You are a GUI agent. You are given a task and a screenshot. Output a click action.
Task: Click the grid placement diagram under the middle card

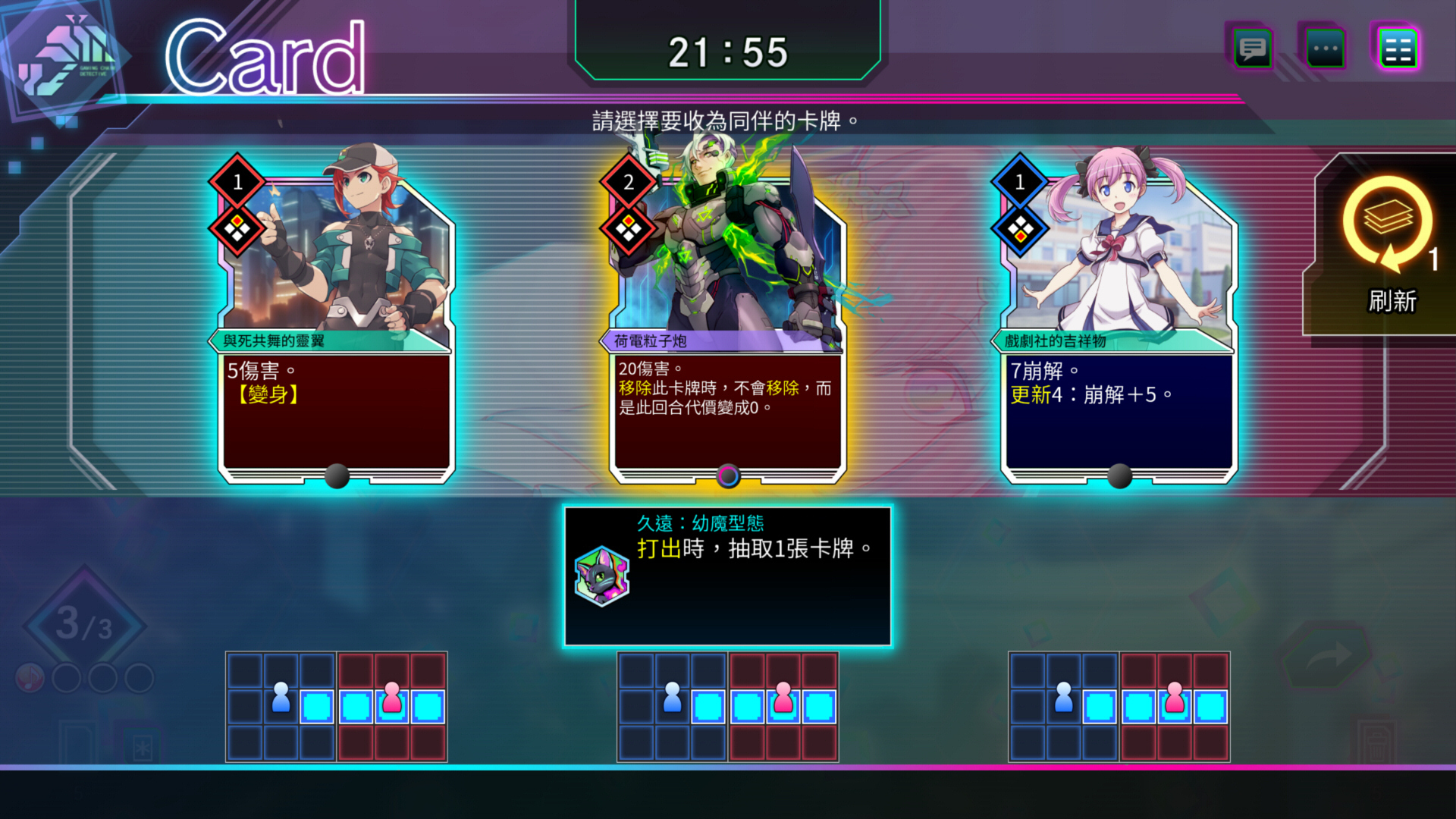726,705
